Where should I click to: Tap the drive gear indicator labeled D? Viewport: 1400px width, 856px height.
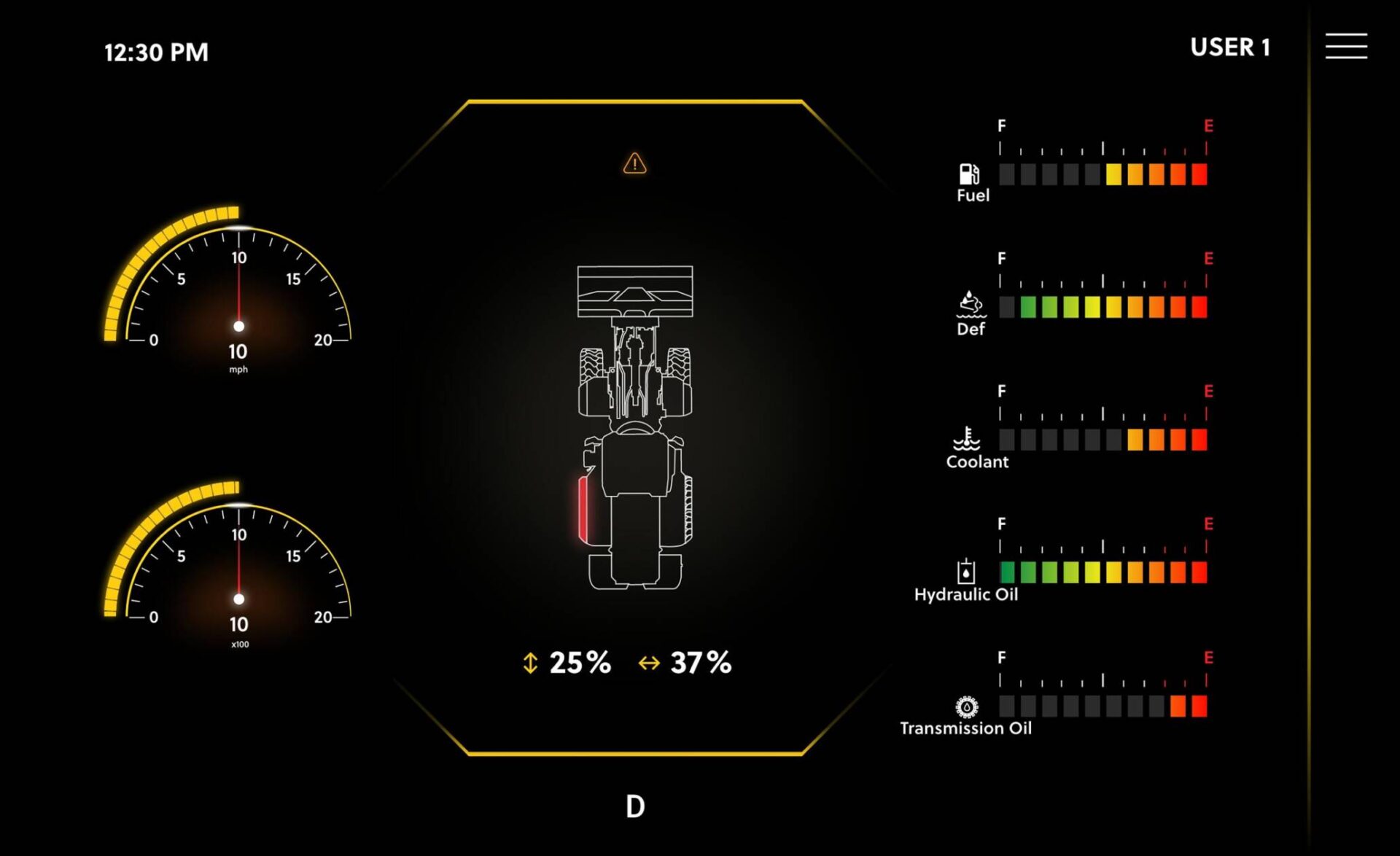(634, 806)
